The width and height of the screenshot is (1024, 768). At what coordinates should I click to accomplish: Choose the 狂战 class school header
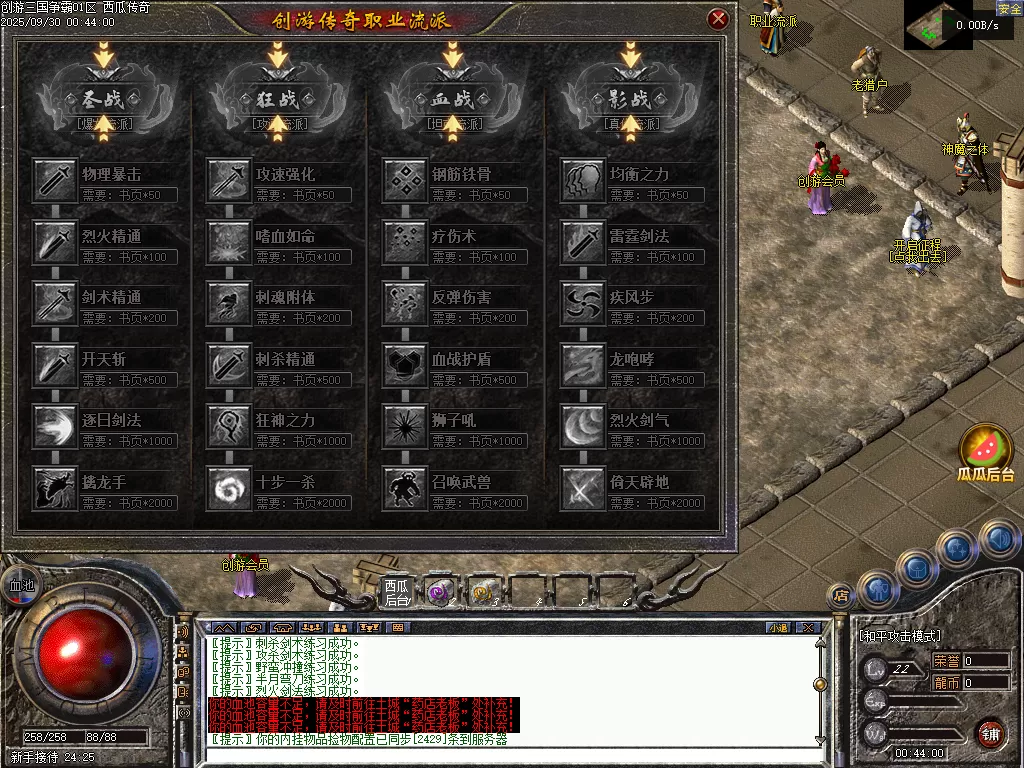[x=276, y=99]
